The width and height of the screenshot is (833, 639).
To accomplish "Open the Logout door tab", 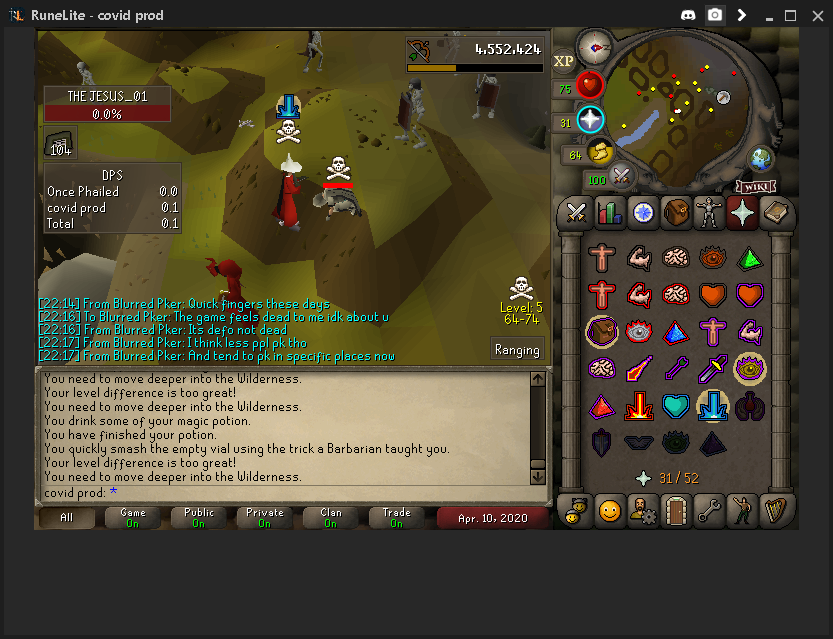I will coord(675,511).
